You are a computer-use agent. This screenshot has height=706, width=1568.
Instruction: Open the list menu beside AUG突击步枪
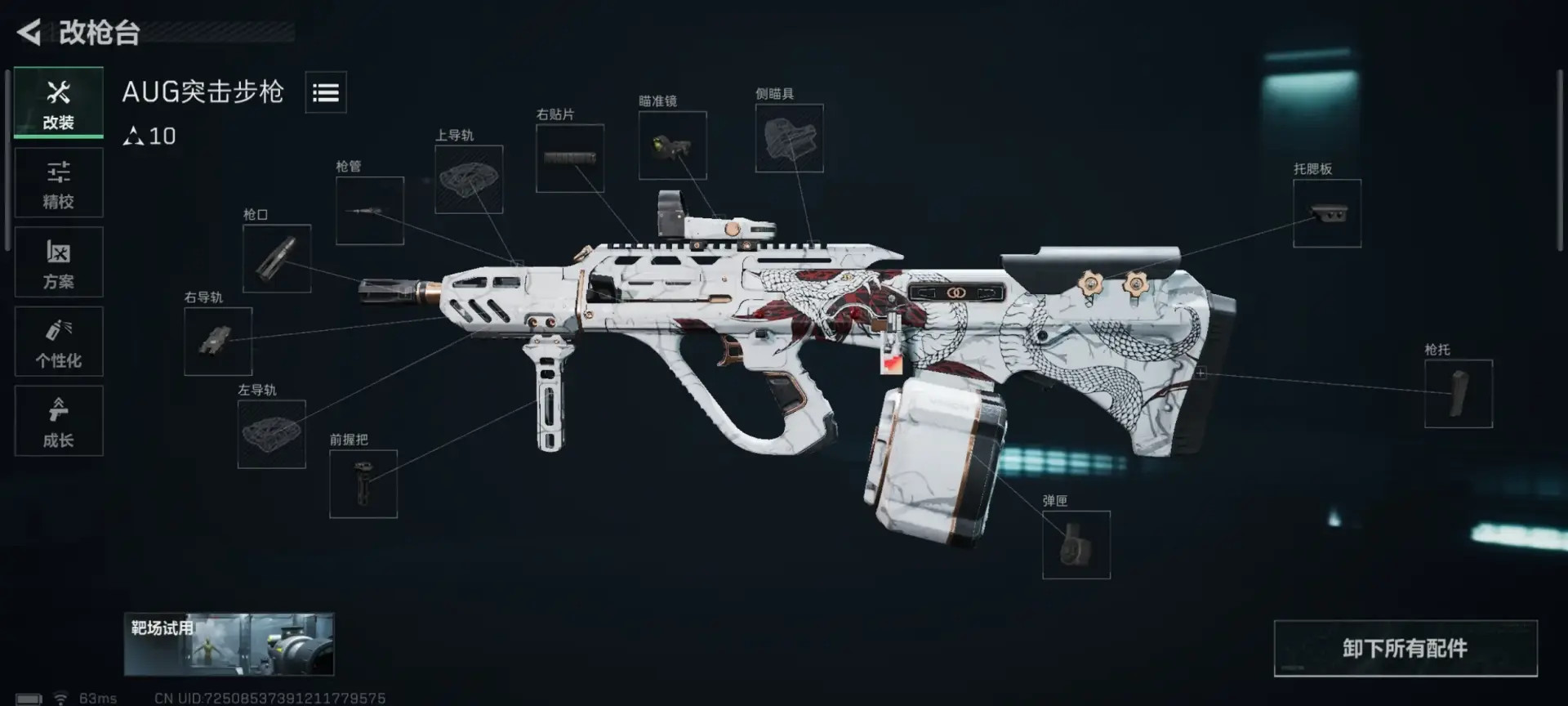326,92
